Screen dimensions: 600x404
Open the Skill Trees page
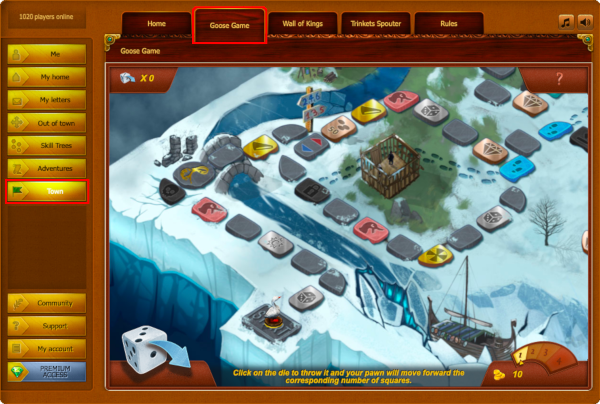pos(47,145)
